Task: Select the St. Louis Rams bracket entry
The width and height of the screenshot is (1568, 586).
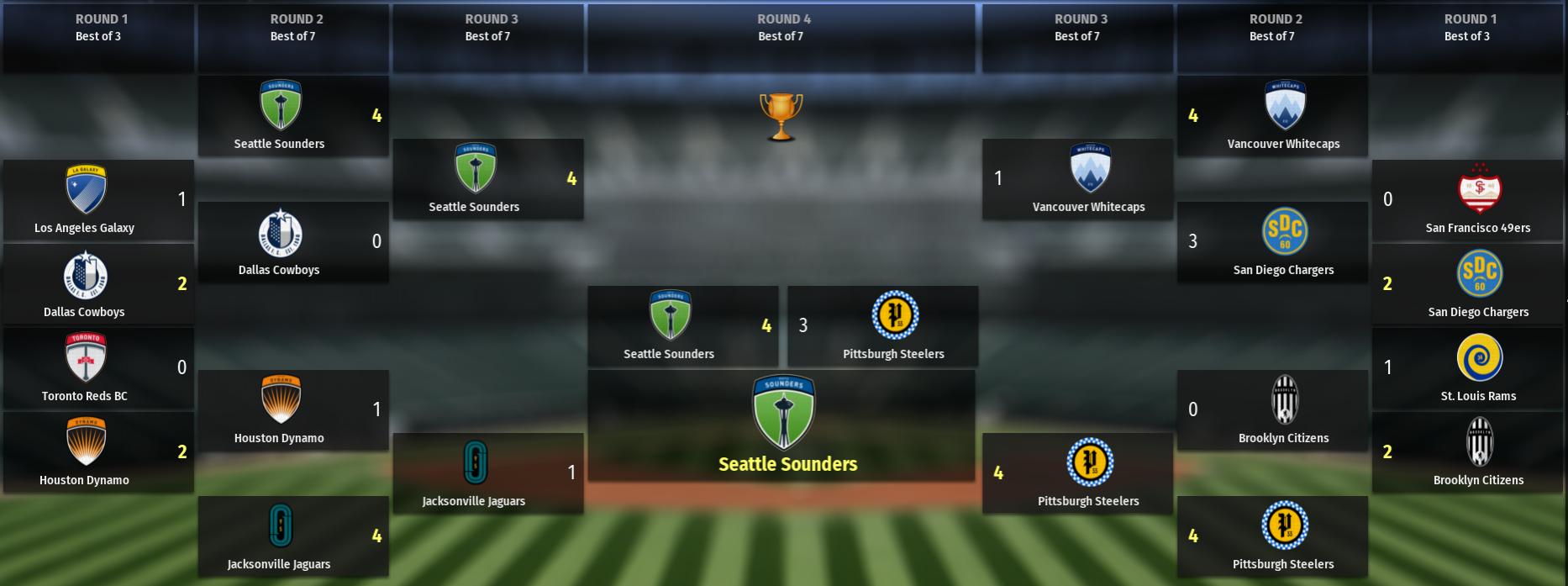Action: pos(1467,368)
